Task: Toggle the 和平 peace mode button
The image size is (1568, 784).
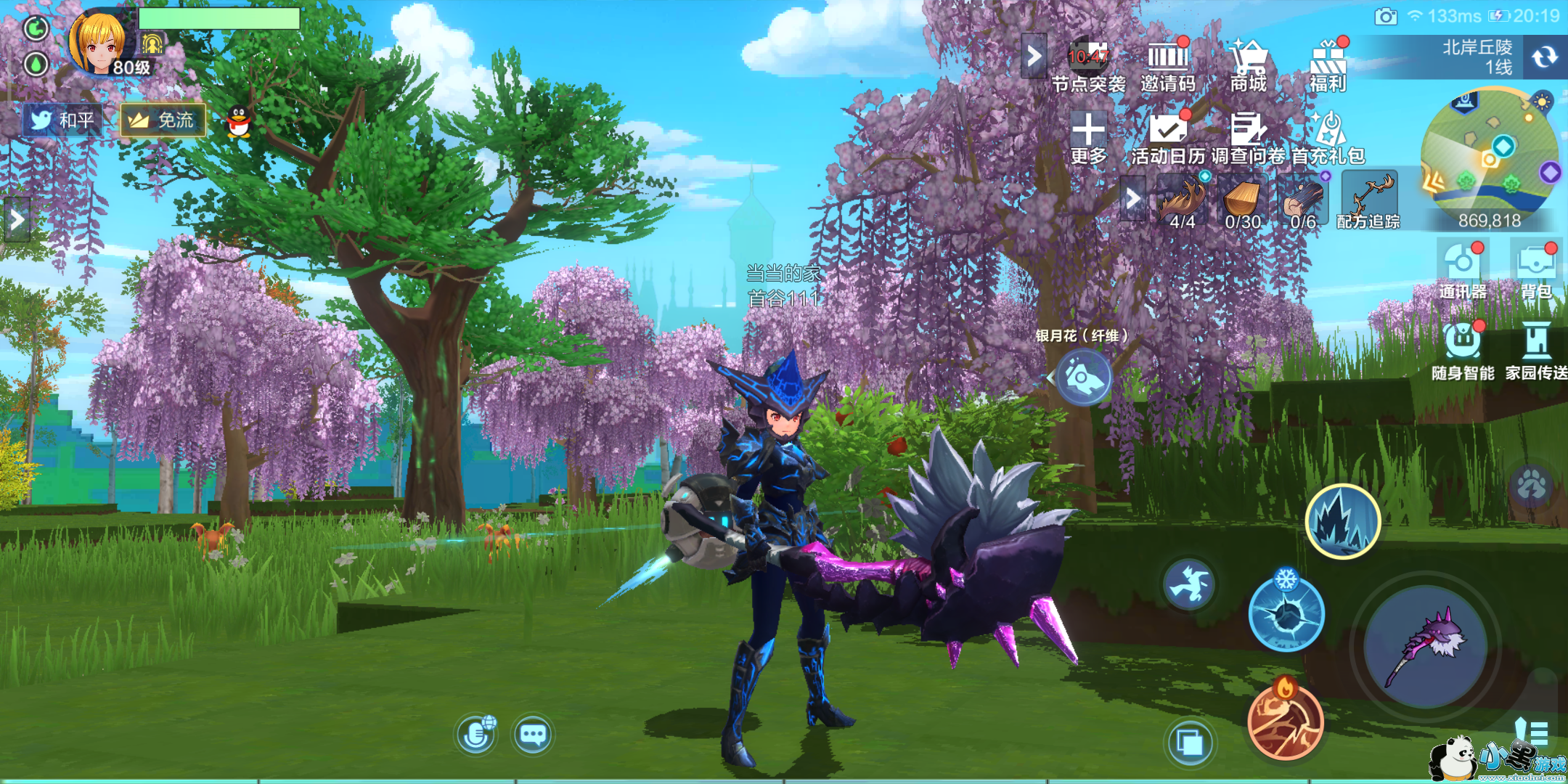Action: [62, 120]
